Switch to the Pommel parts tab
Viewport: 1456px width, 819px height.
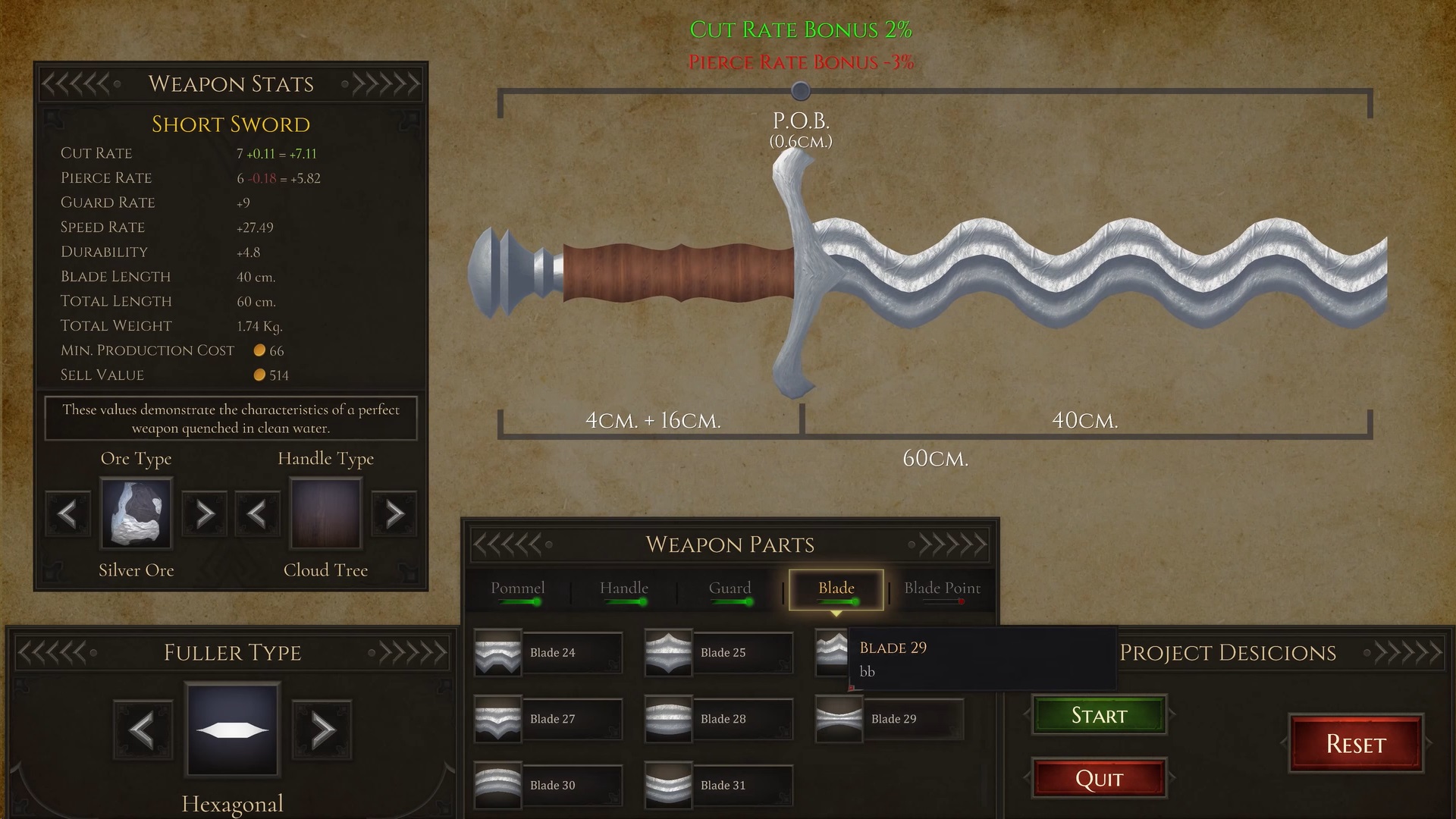(517, 589)
